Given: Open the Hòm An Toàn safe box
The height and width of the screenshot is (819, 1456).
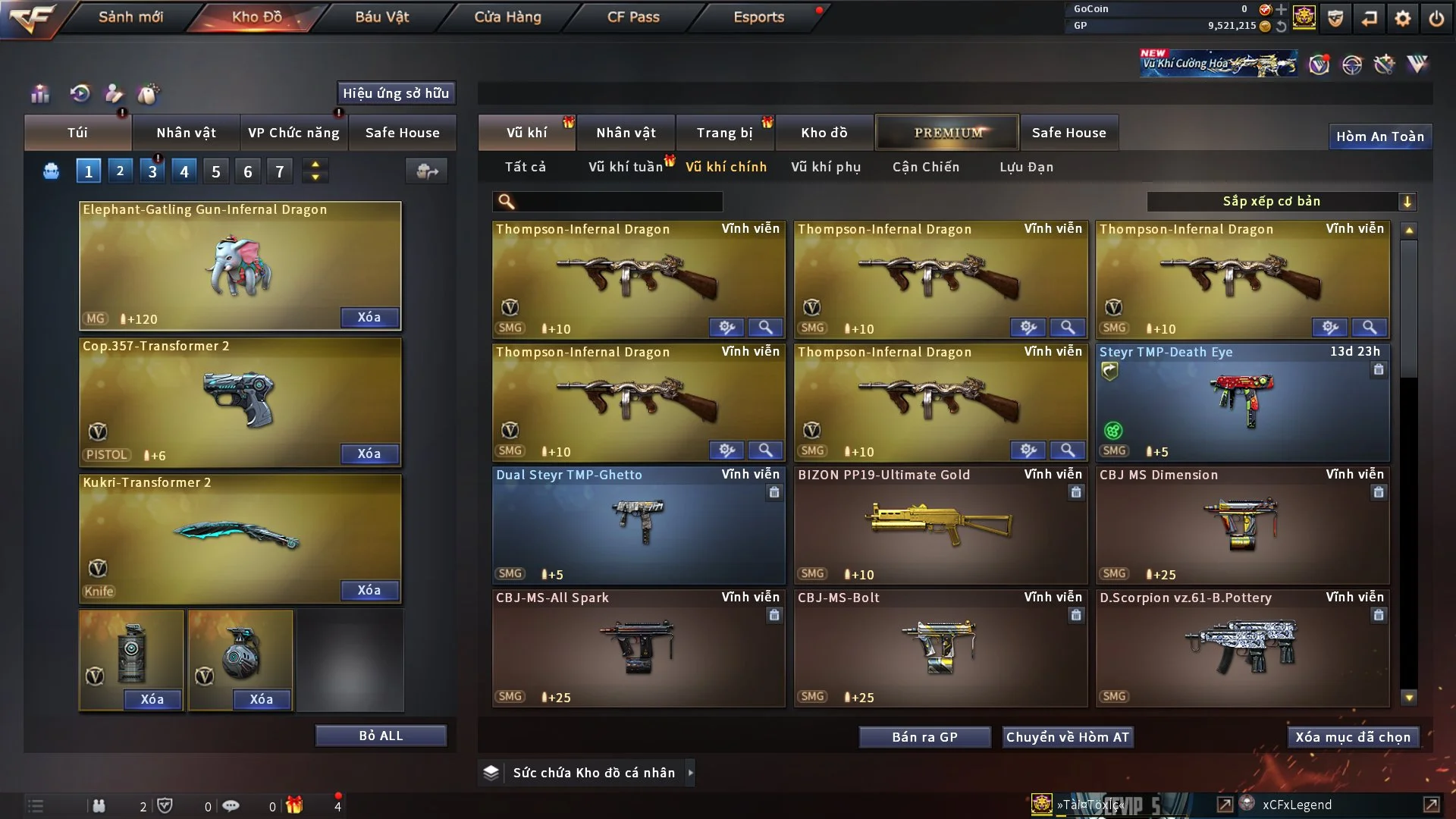Looking at the screenshot, I should point(1379,136).
